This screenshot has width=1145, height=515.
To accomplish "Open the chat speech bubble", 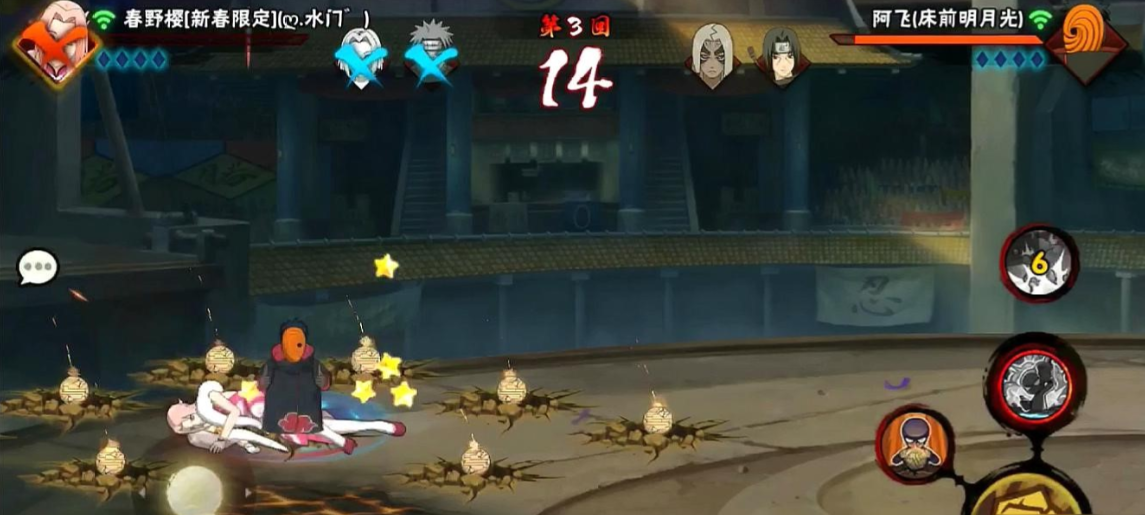I will pos(39,267).
